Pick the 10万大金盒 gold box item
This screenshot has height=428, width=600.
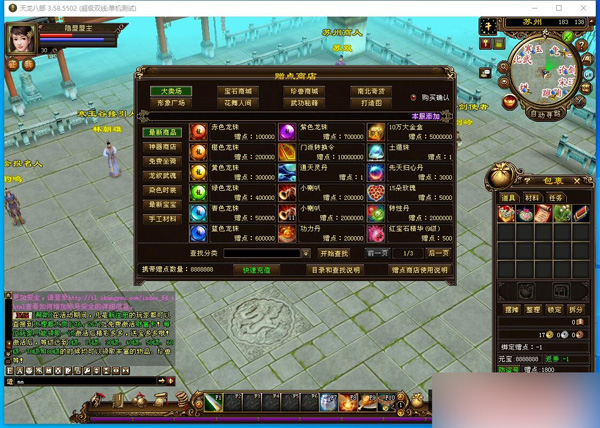click(x=376, y=133)
